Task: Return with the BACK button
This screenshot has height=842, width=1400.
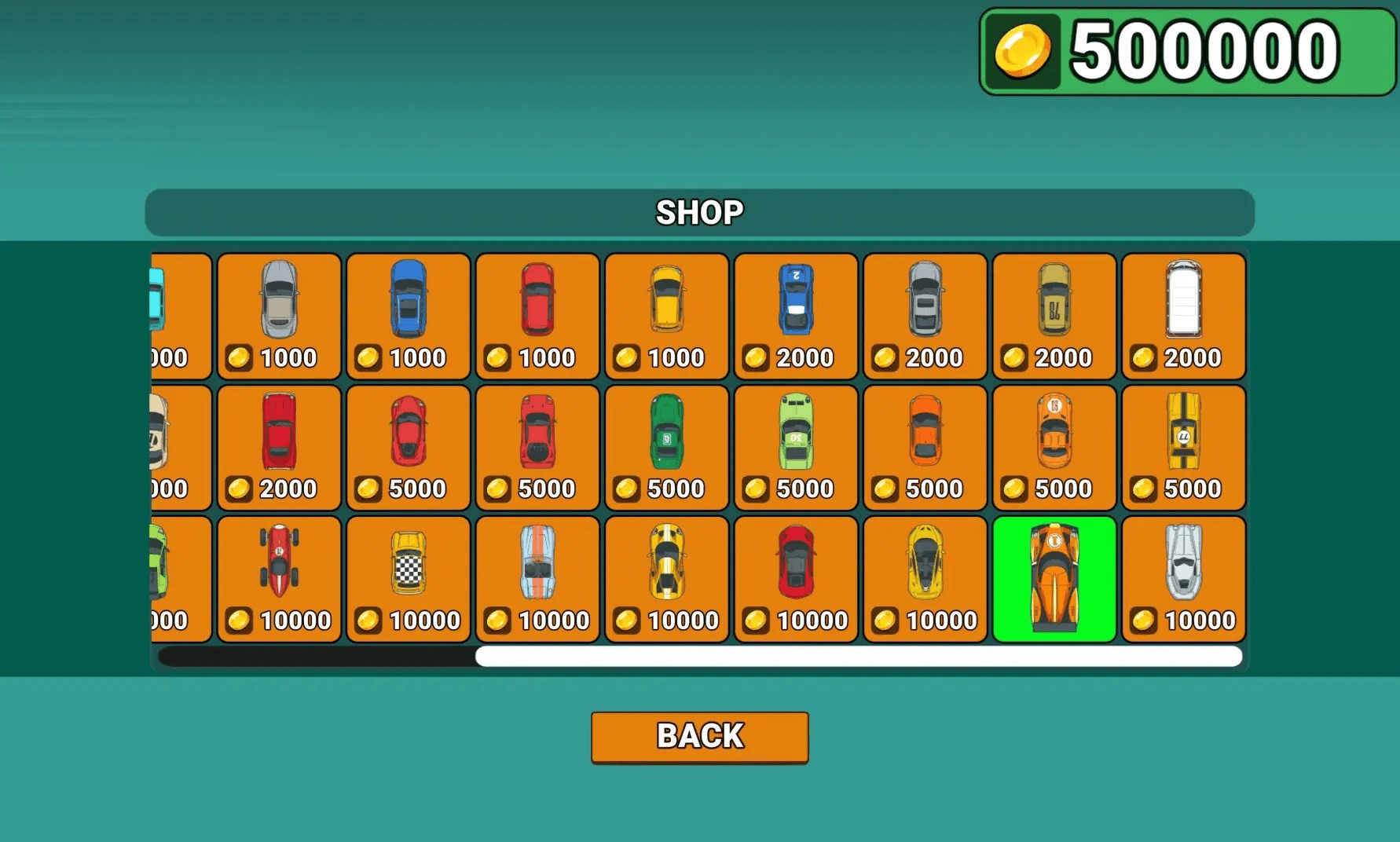Action: click(x=699, y=737)
